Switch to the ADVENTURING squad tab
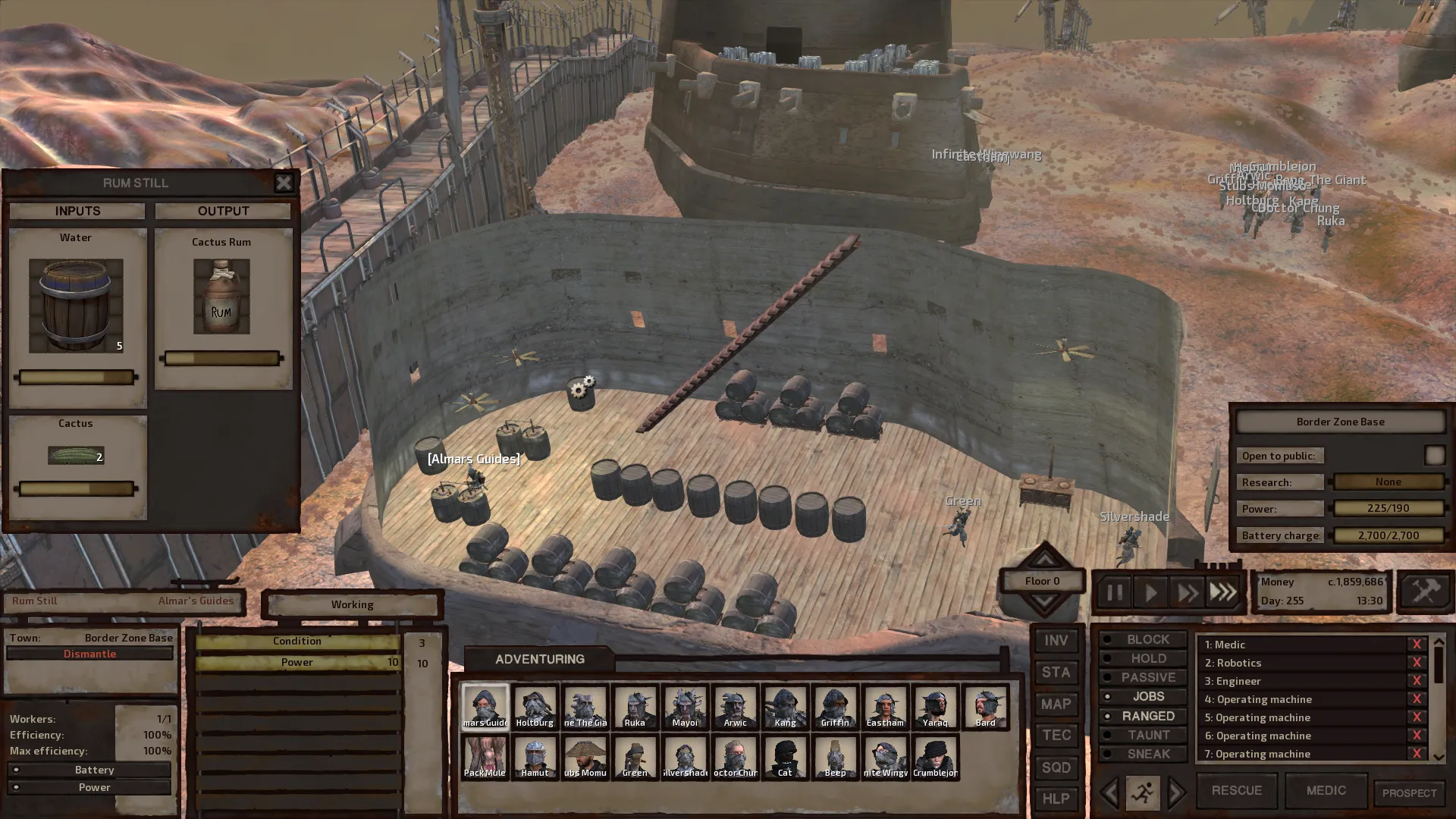The image size is (1456, 819). (539, 659)
